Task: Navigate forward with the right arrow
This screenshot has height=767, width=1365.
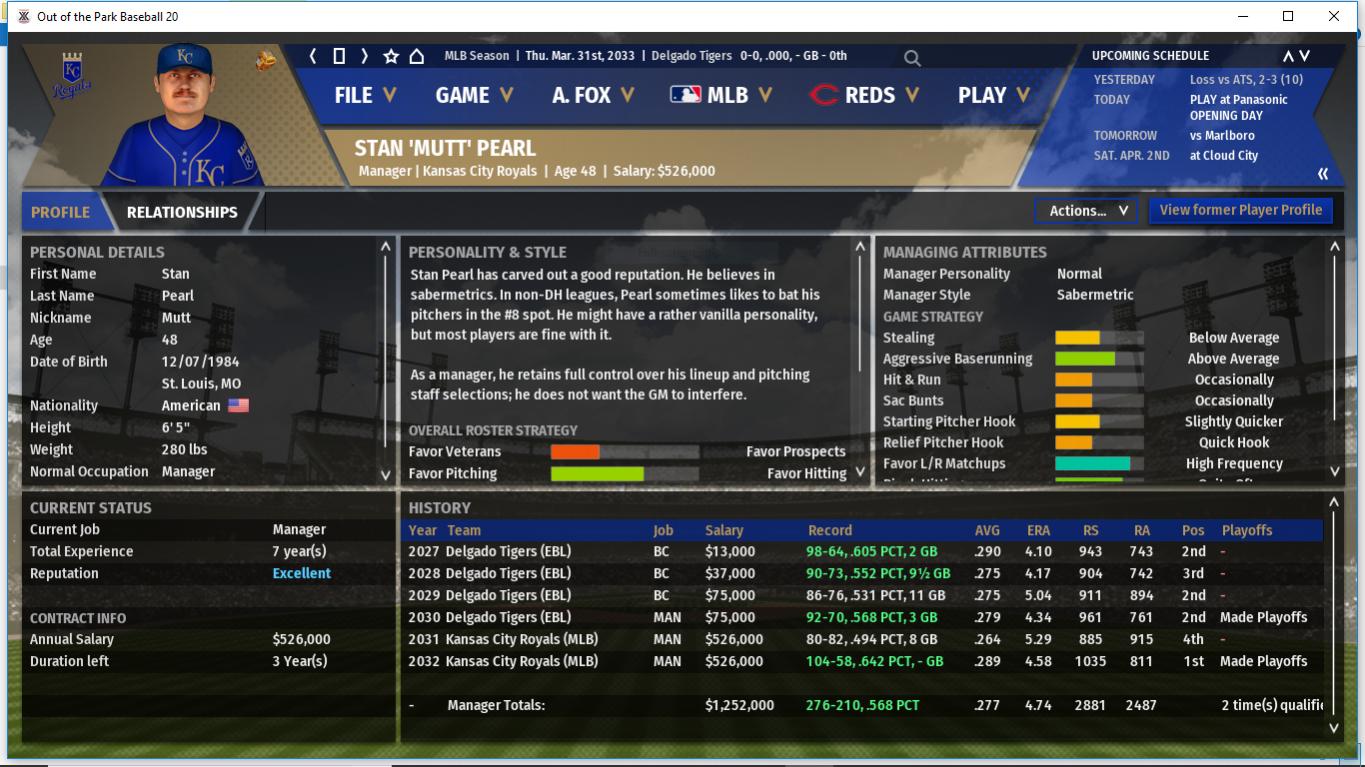Action: pos(365,56)
